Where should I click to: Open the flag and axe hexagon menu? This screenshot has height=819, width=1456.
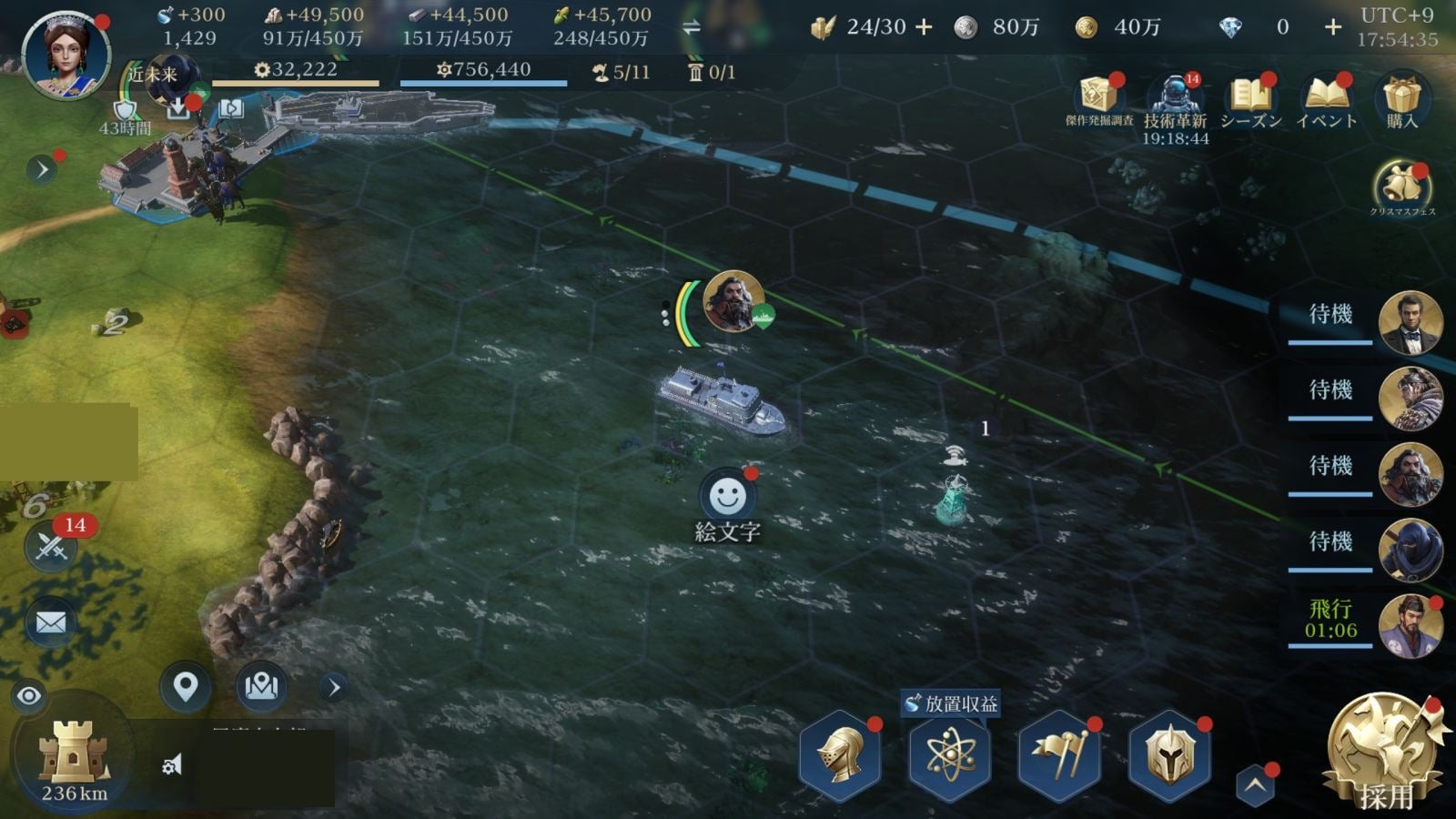1059,753
